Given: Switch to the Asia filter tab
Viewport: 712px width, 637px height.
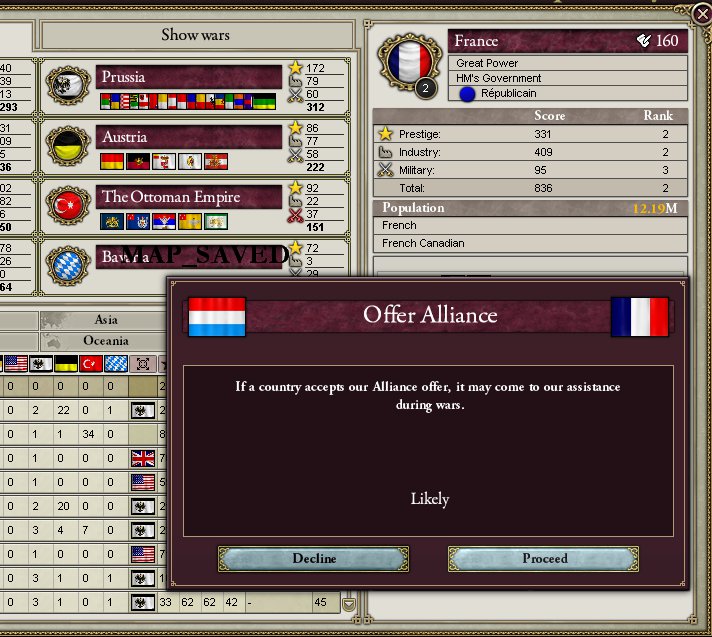Looking at the screenshot, I should point(105,320).
